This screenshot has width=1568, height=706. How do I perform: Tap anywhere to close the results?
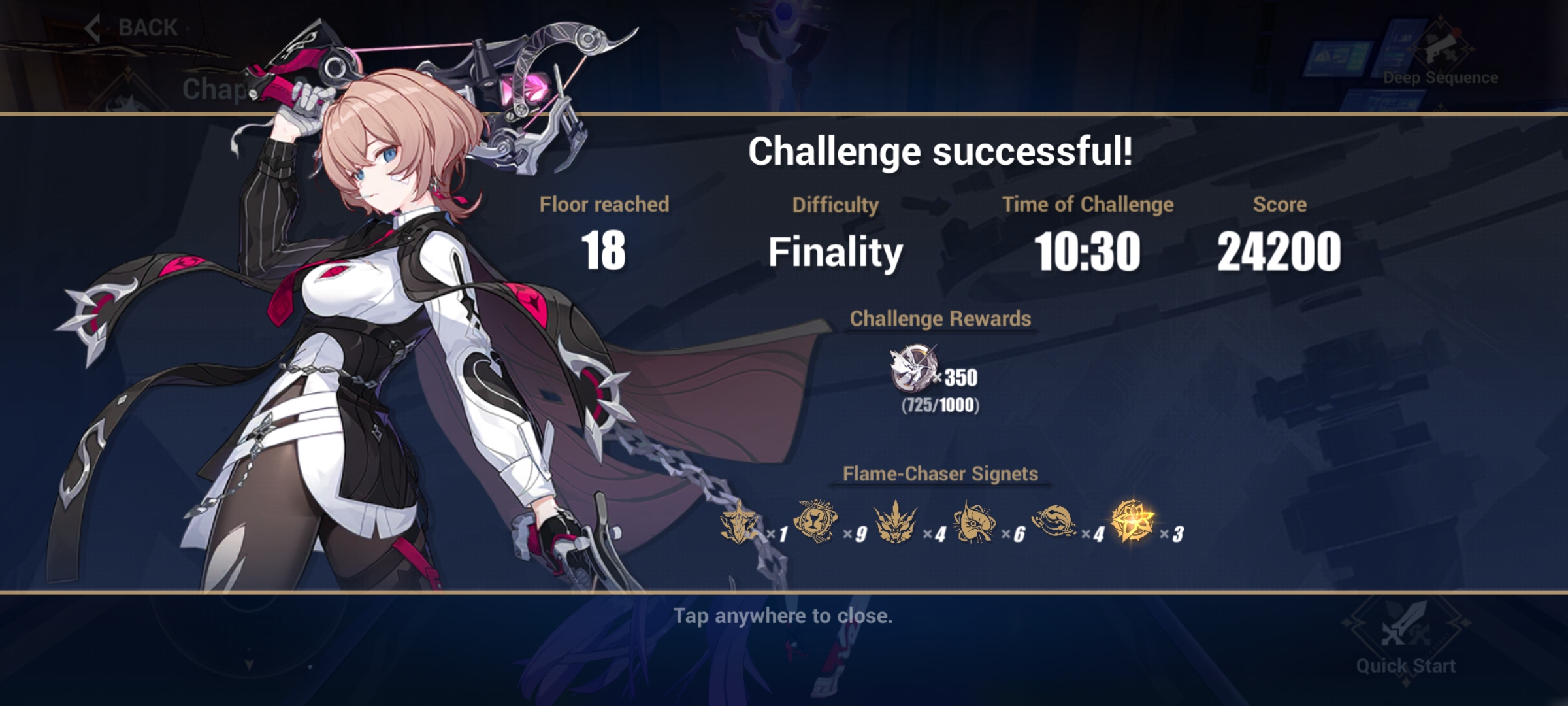click(x=784, y=614)
